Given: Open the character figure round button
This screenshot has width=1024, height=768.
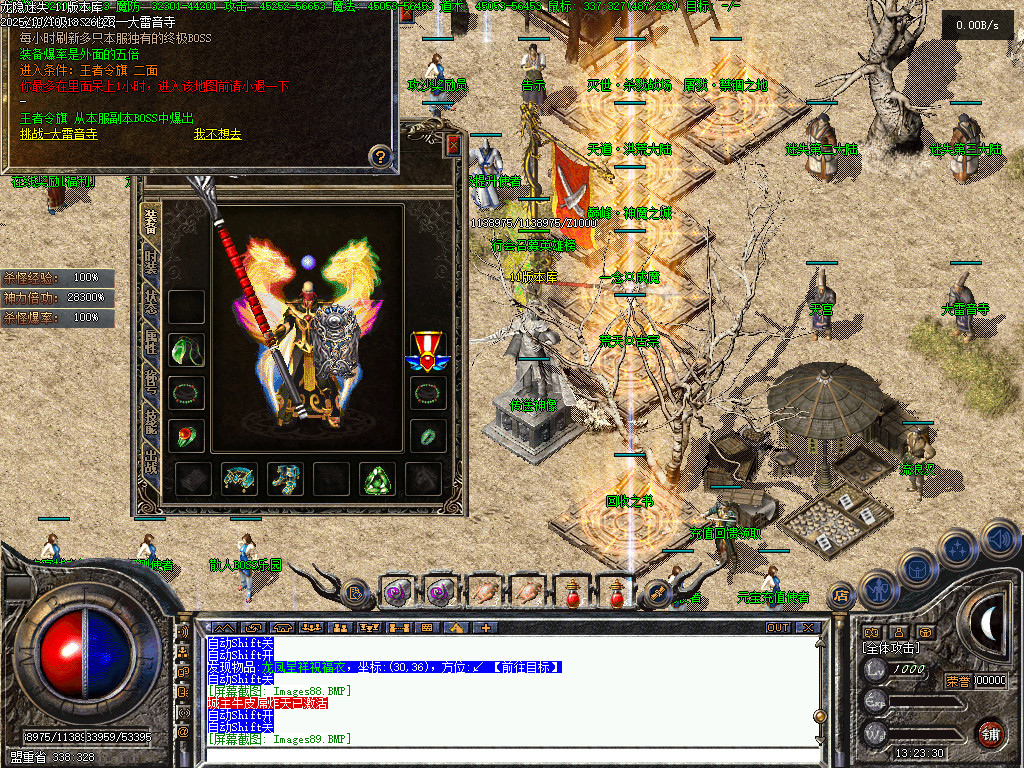Looking at the screenshot, I should point(877,590).
